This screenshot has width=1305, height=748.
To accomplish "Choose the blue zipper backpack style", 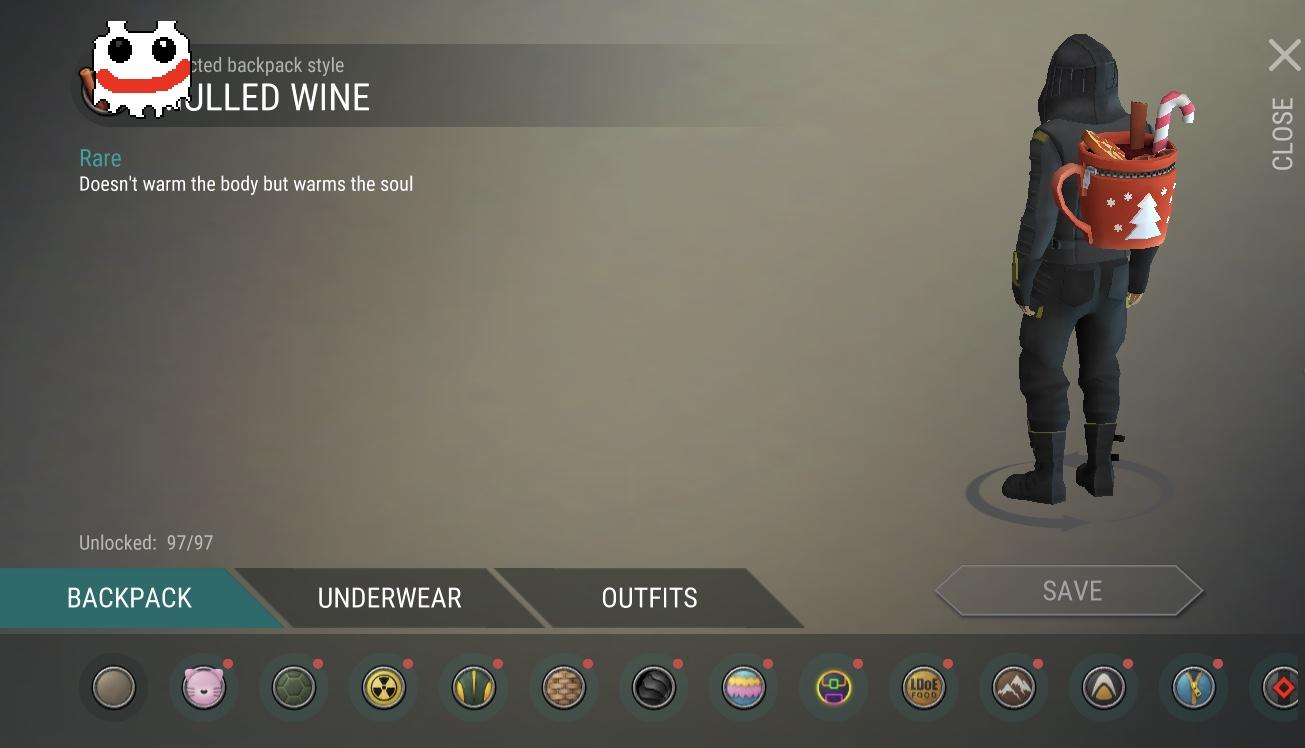I will pyautogui.click(x=1194, y=688).
